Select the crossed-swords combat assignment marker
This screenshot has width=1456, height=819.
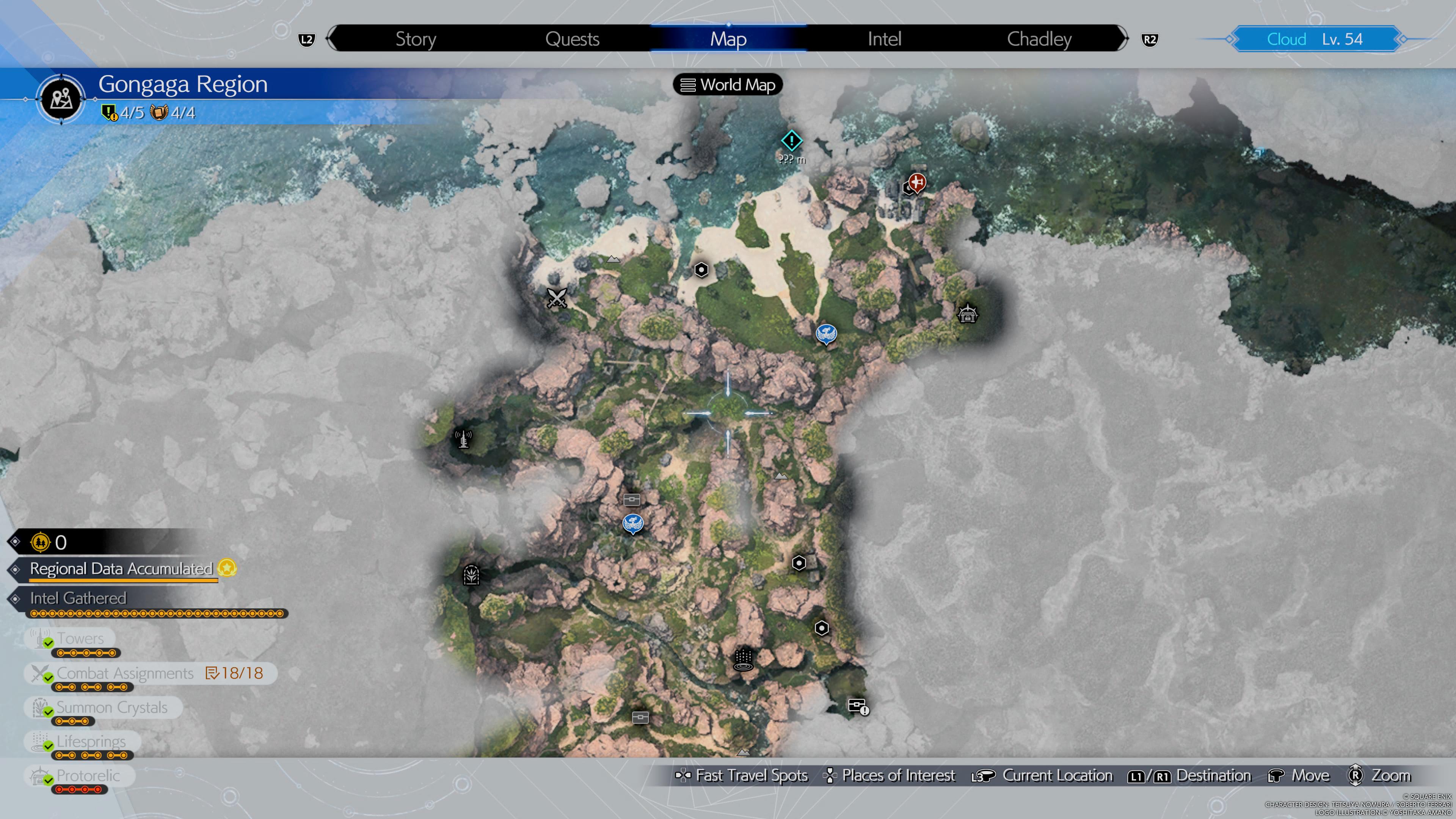coord(556,297)
